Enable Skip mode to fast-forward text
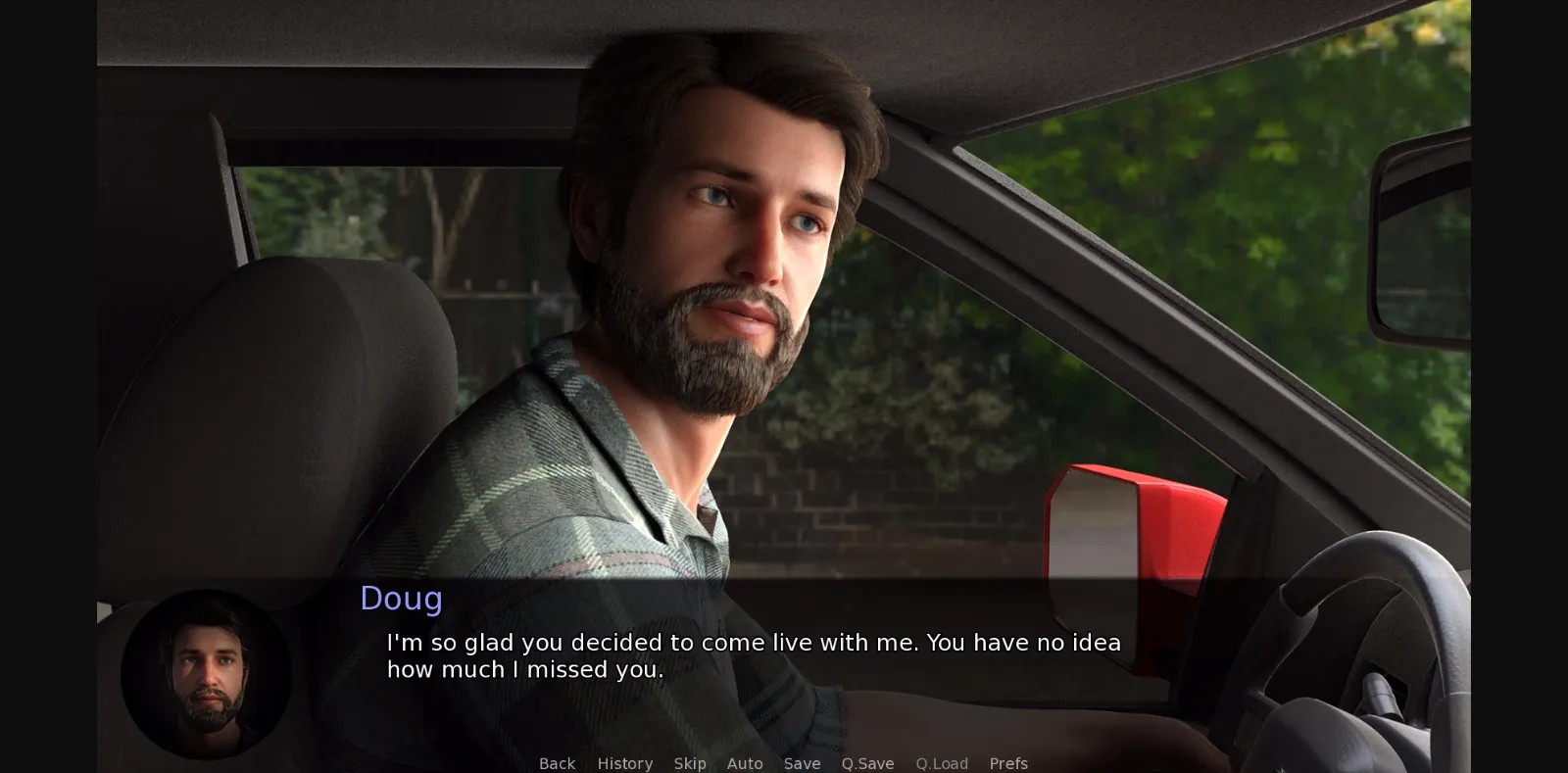Screen dimensions: 1568x773 (x=690, y=763)
